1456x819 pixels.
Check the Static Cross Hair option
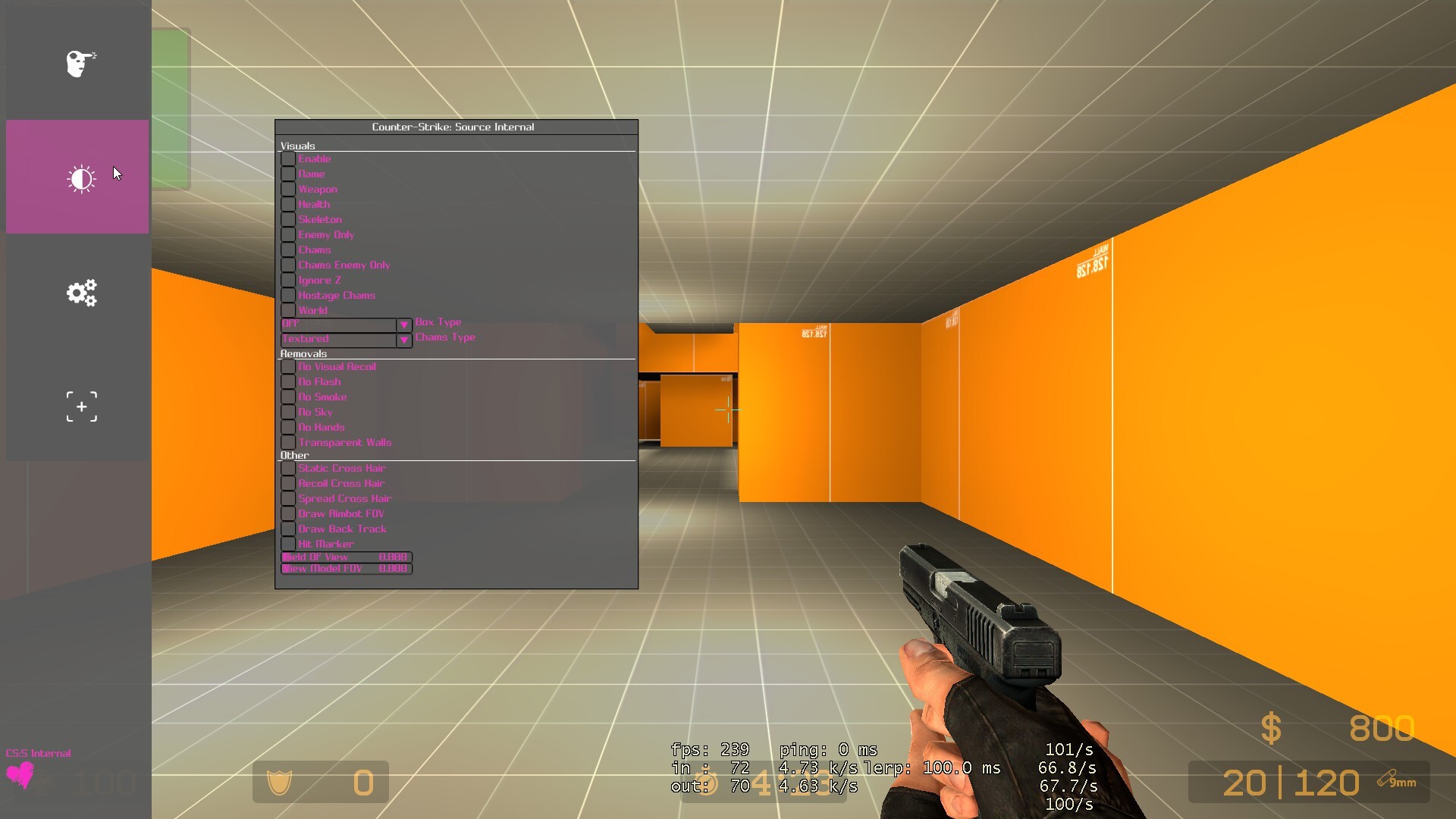(288, 468)
